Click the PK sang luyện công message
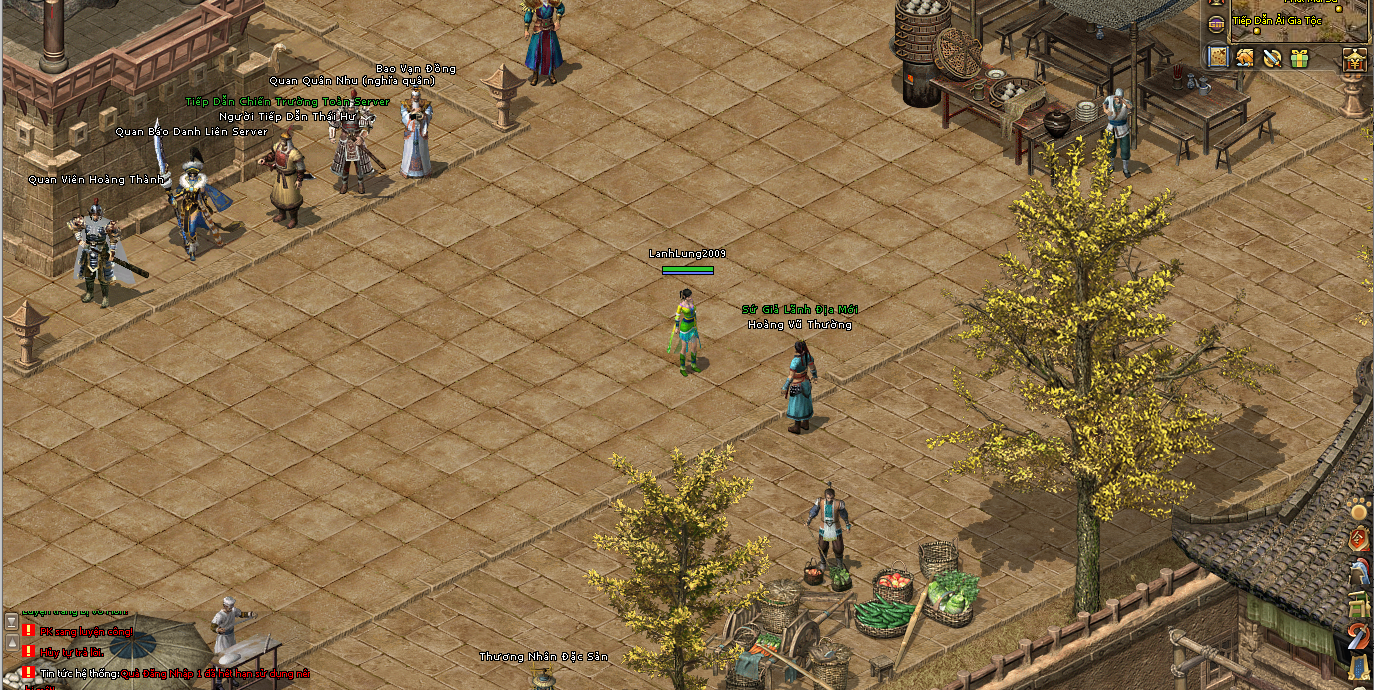This screenshot has height=690, width=1374. click(85, 632)
